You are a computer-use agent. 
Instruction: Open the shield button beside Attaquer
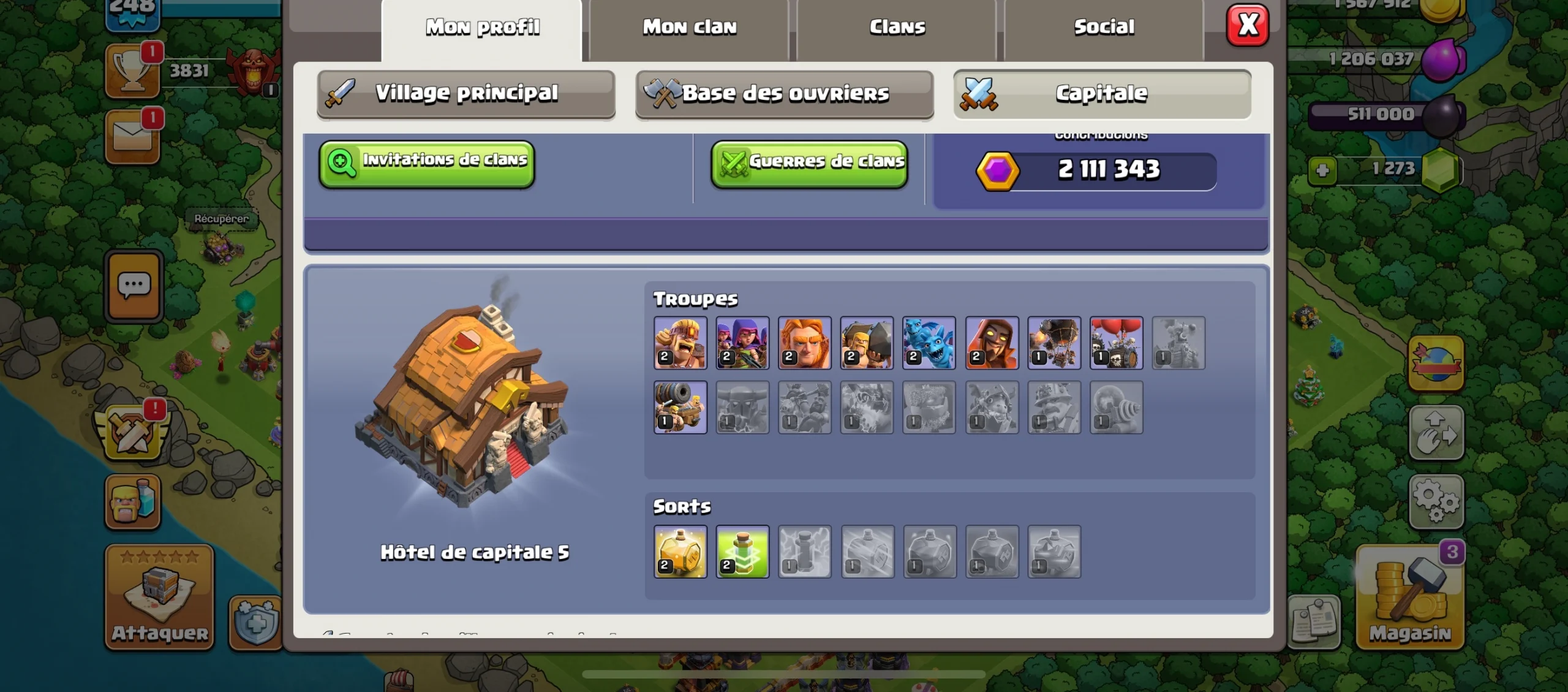pyautogui.click(x=255, y=622)
